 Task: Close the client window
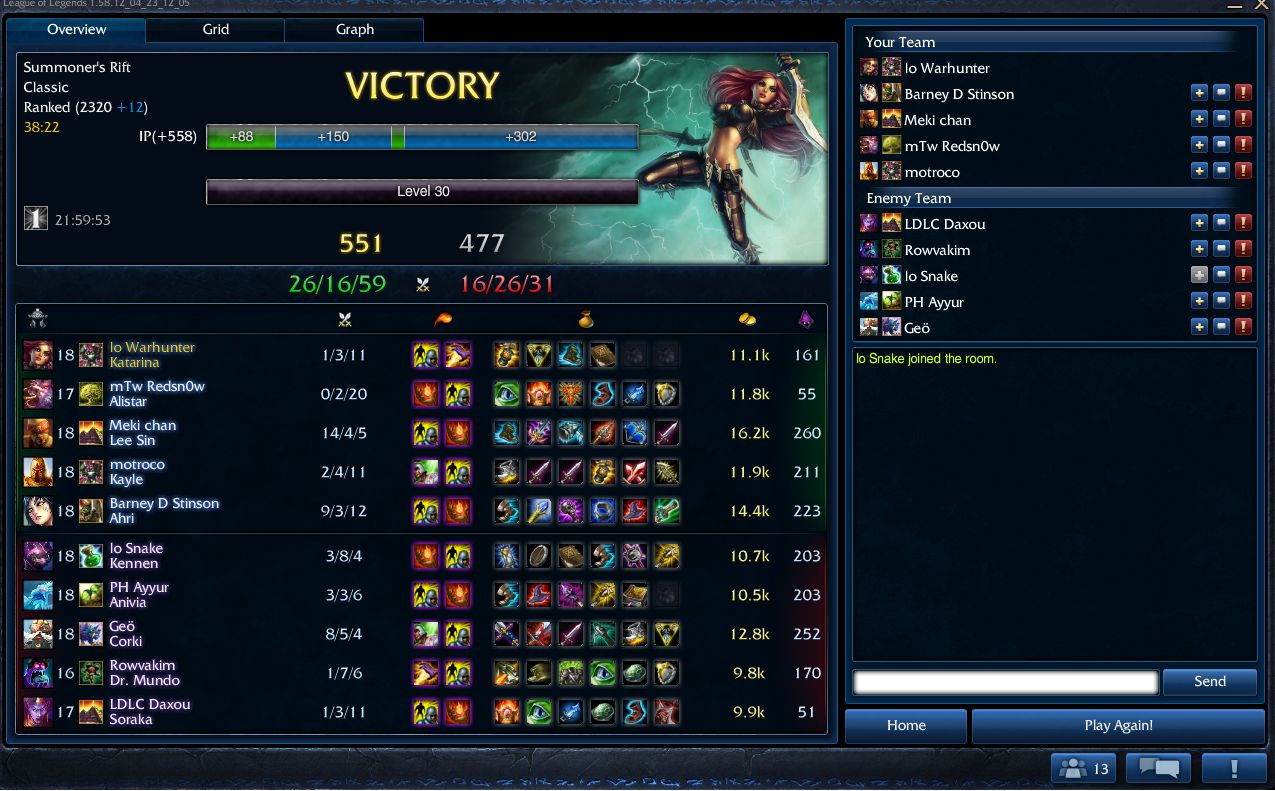tap(1261, 5)
